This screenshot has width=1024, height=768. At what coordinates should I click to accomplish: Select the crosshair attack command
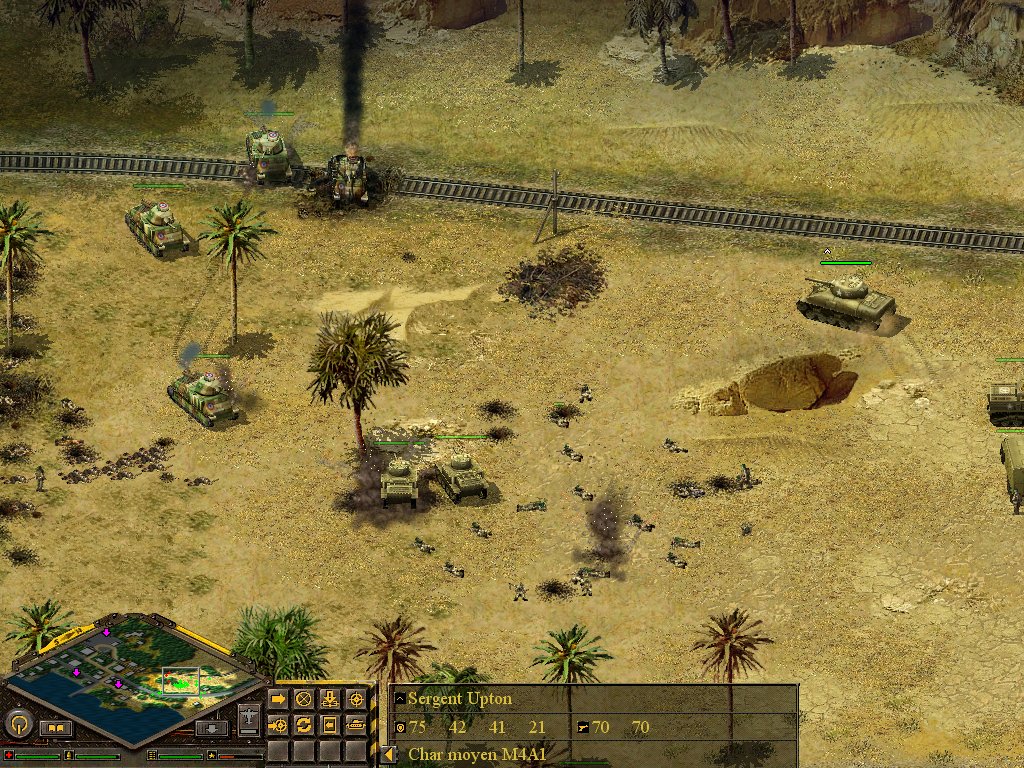[355, 699]
